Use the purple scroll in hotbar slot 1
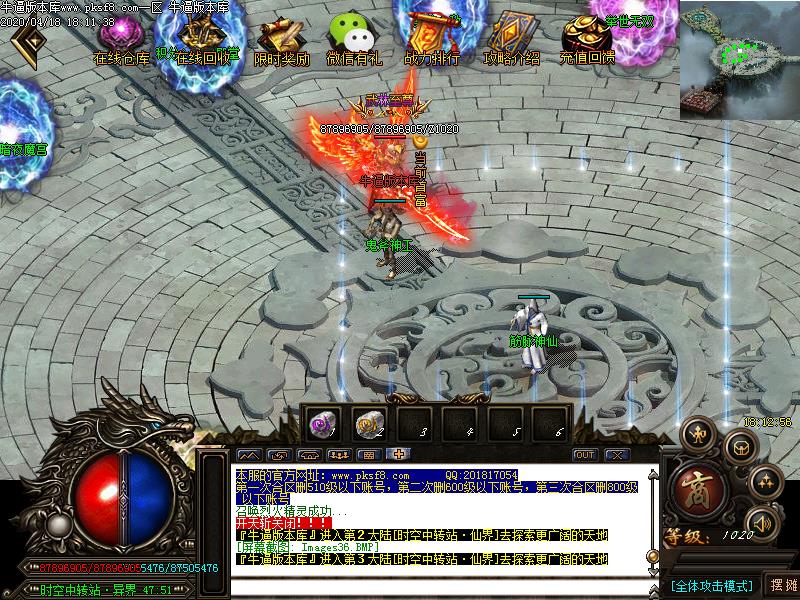The width and height of the screenshot is (800, 600). click(323, 423)
